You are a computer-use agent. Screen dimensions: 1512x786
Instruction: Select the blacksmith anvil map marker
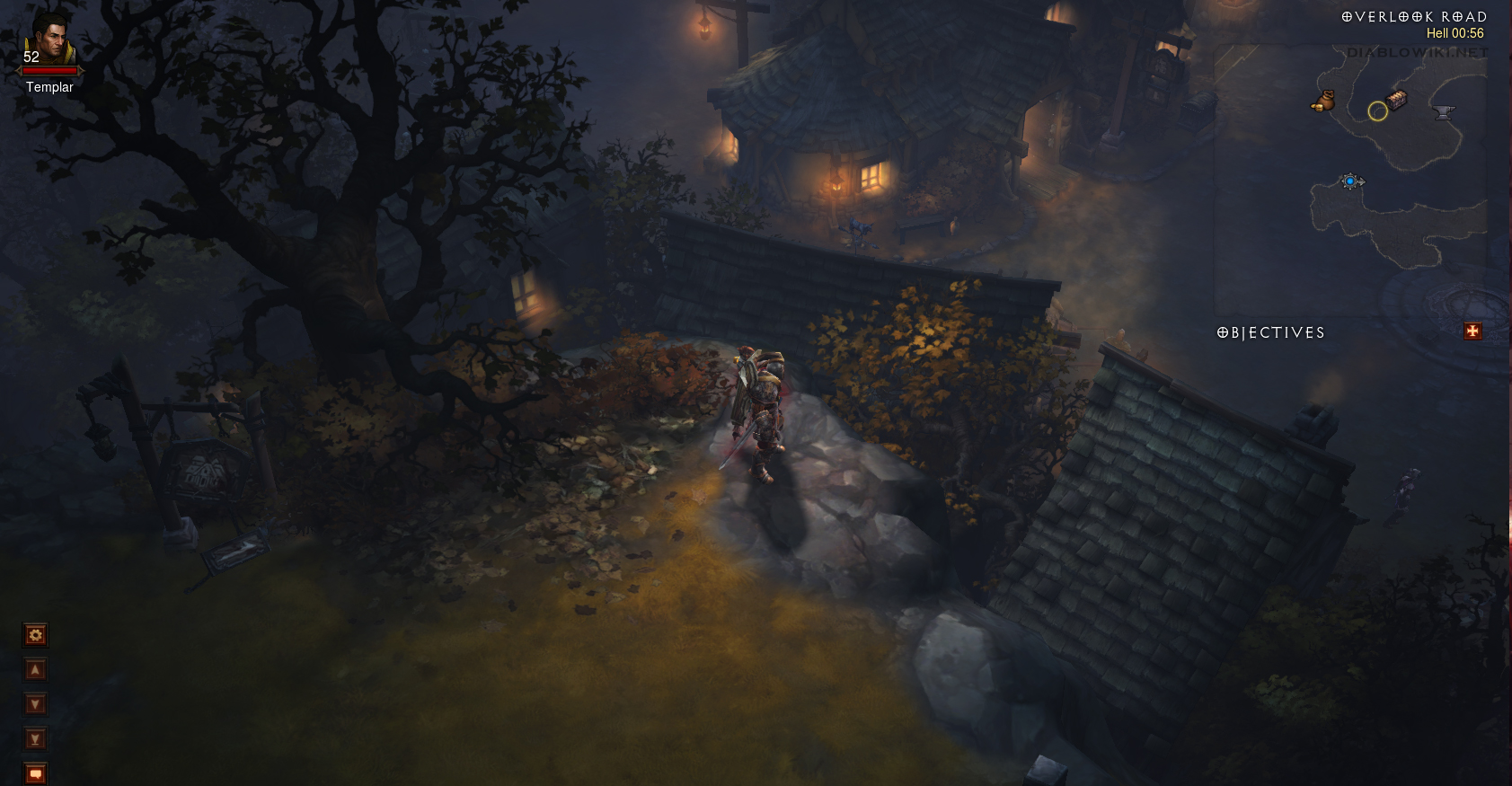[x=1444, y=112]
